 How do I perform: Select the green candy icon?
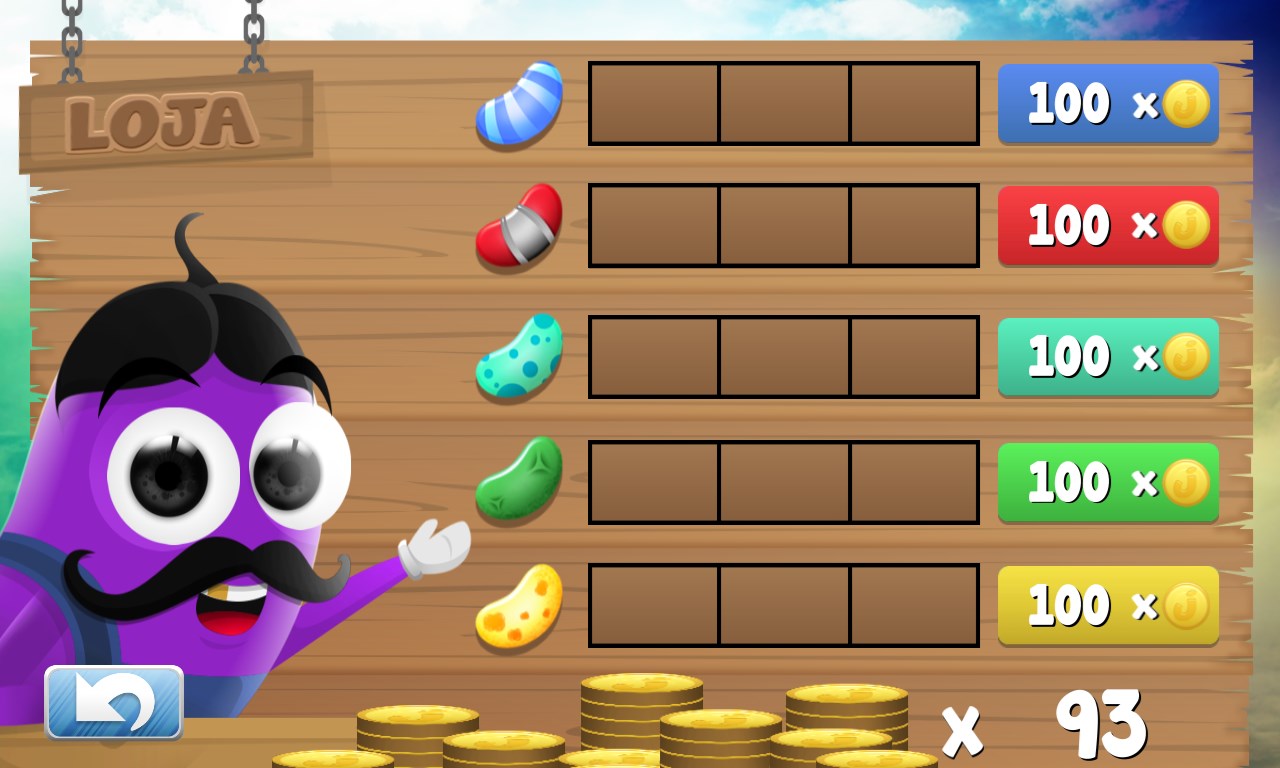point(518,482)
